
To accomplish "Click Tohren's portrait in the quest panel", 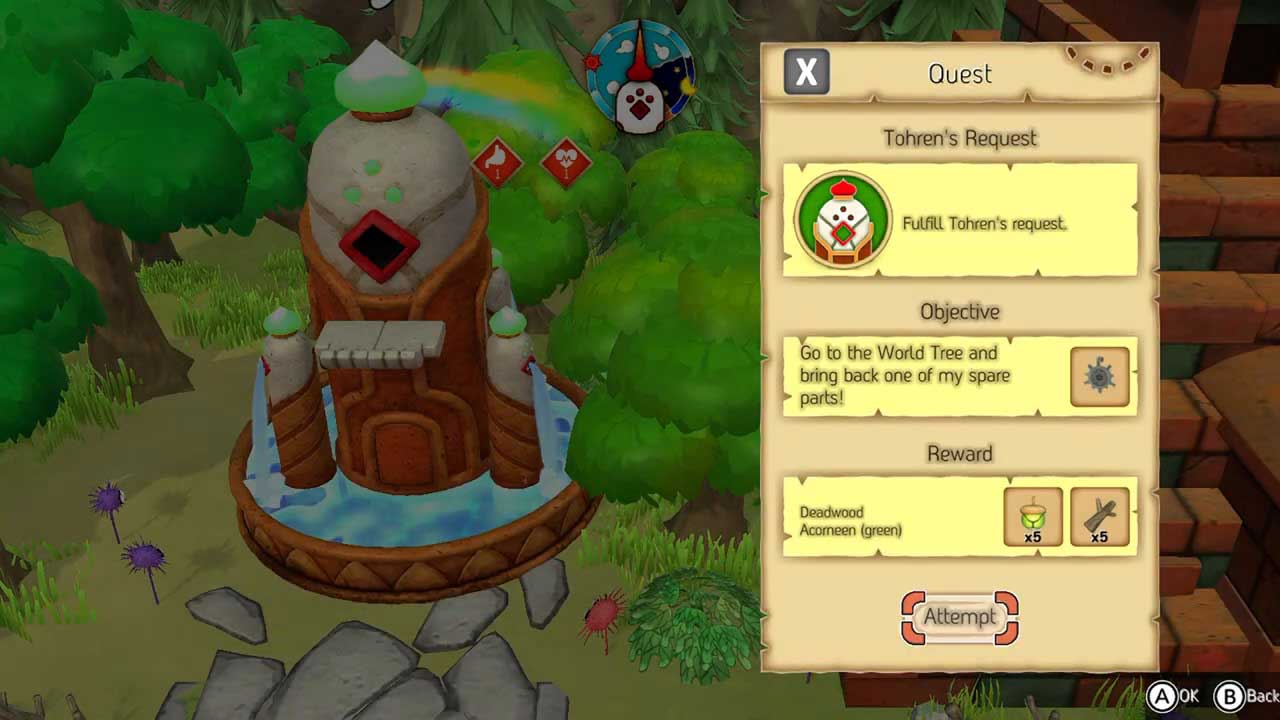I will (843, 220).
